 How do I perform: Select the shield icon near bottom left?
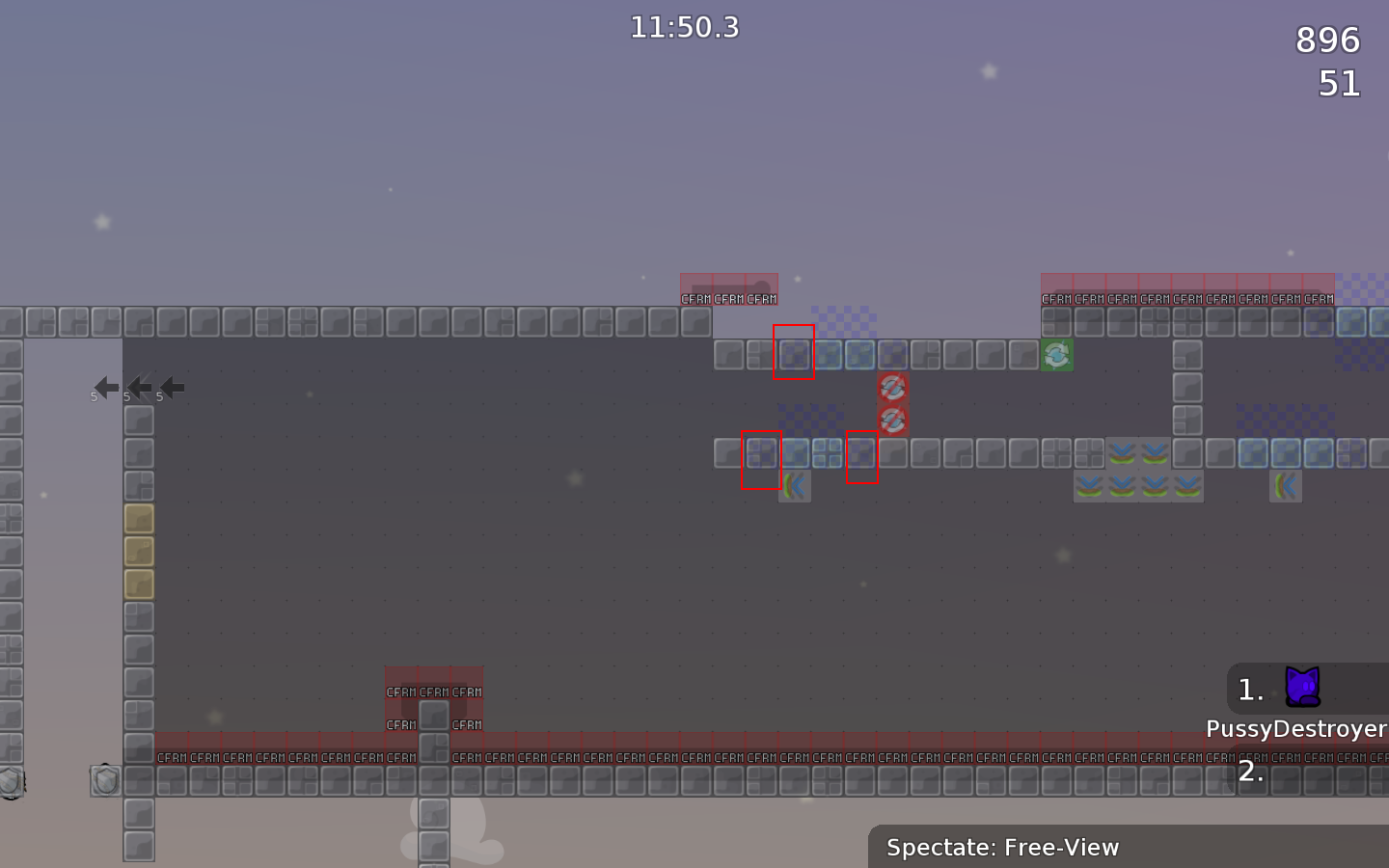104,781
